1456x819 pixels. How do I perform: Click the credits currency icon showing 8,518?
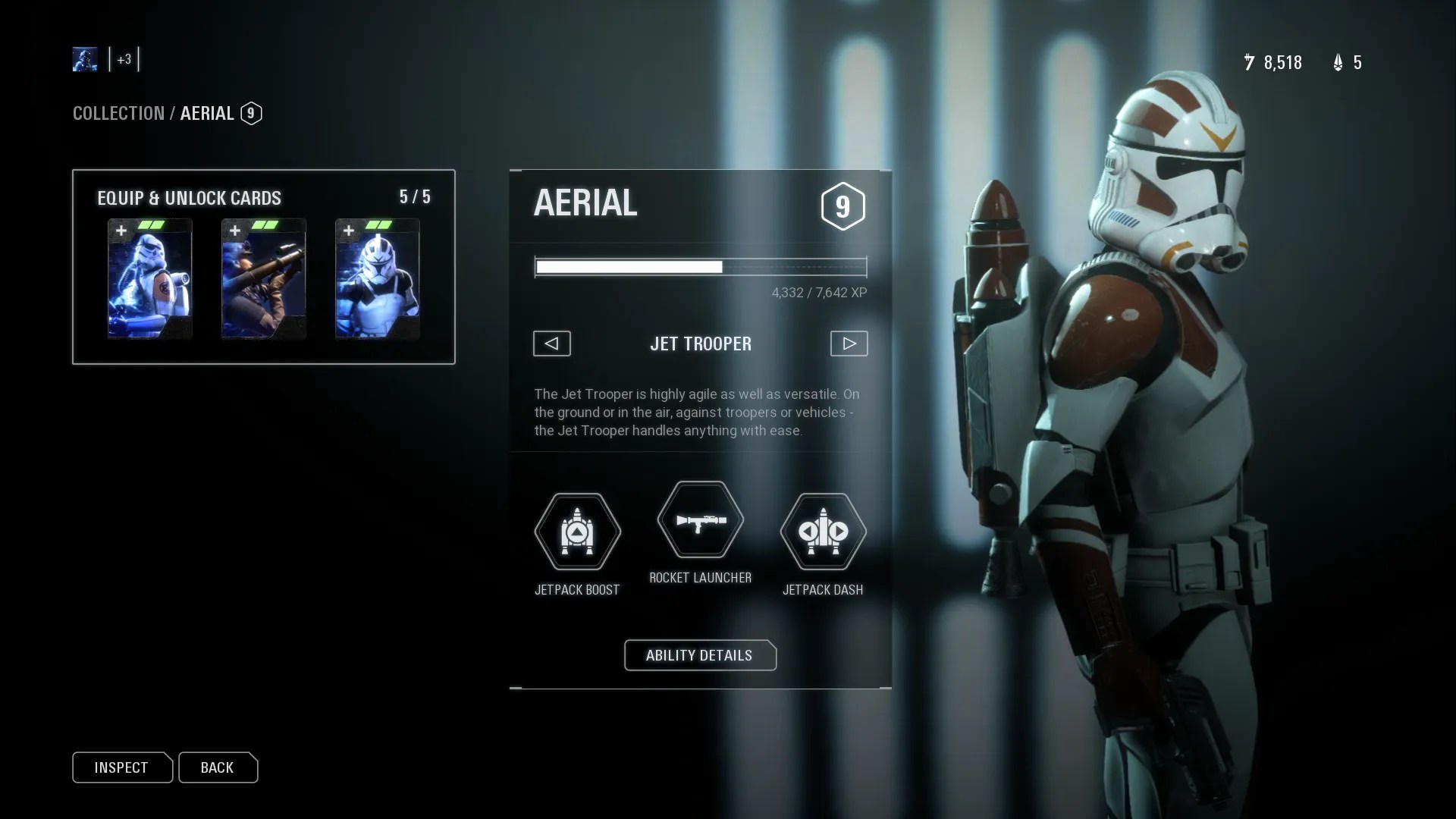pyautogui.click(x=1250, y=63)
